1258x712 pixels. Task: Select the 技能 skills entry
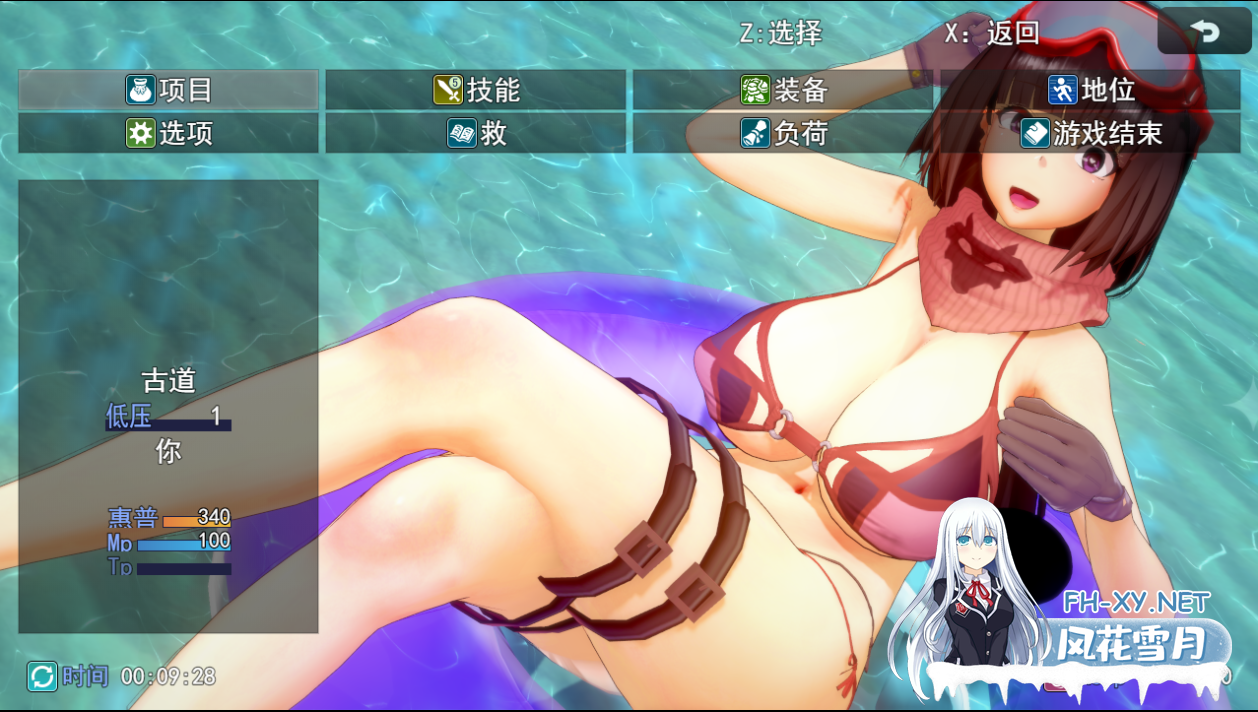[476, 90]
